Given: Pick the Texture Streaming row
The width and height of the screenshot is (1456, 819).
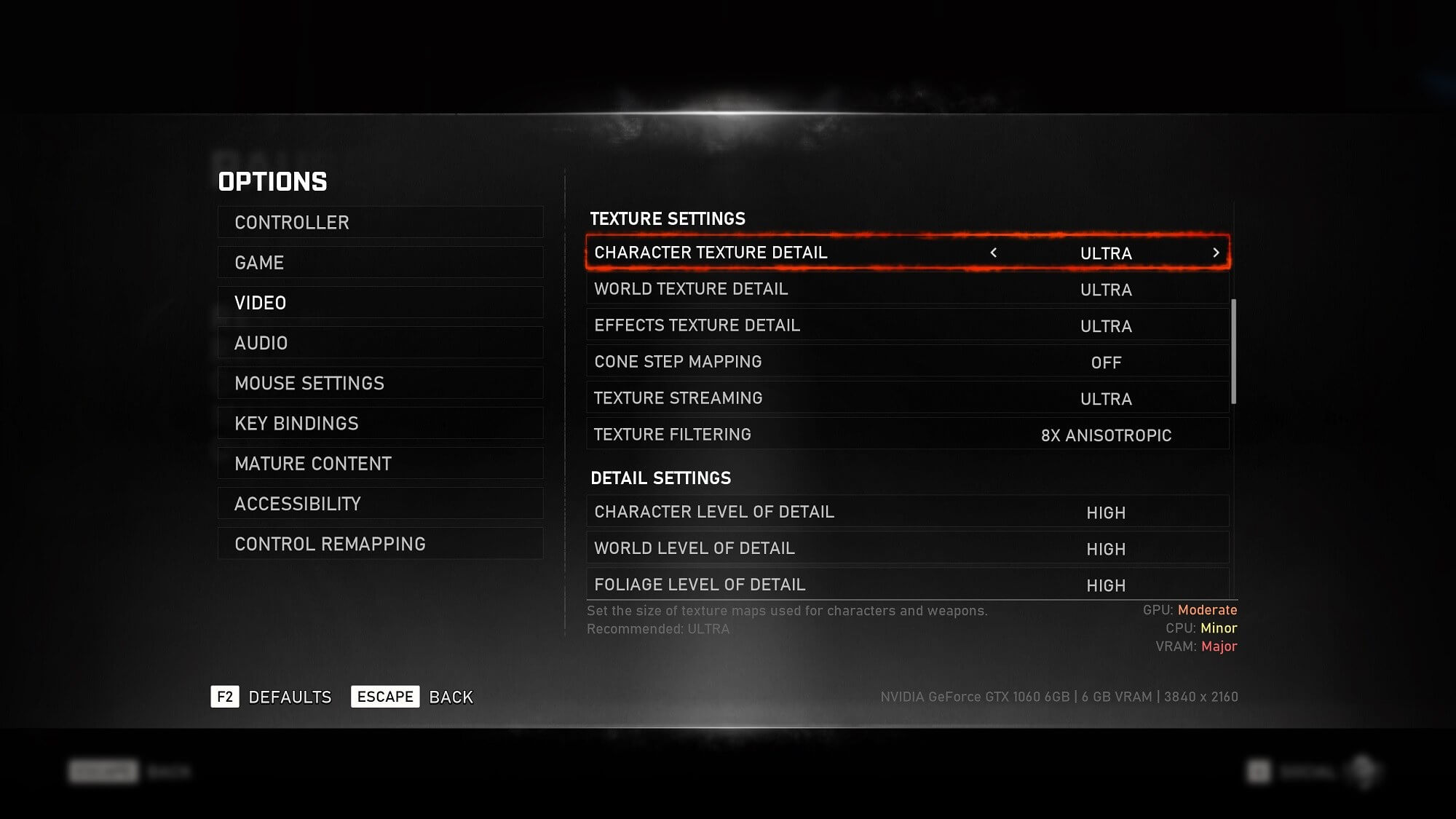Looking at the screenshot, I should point(907,398).
